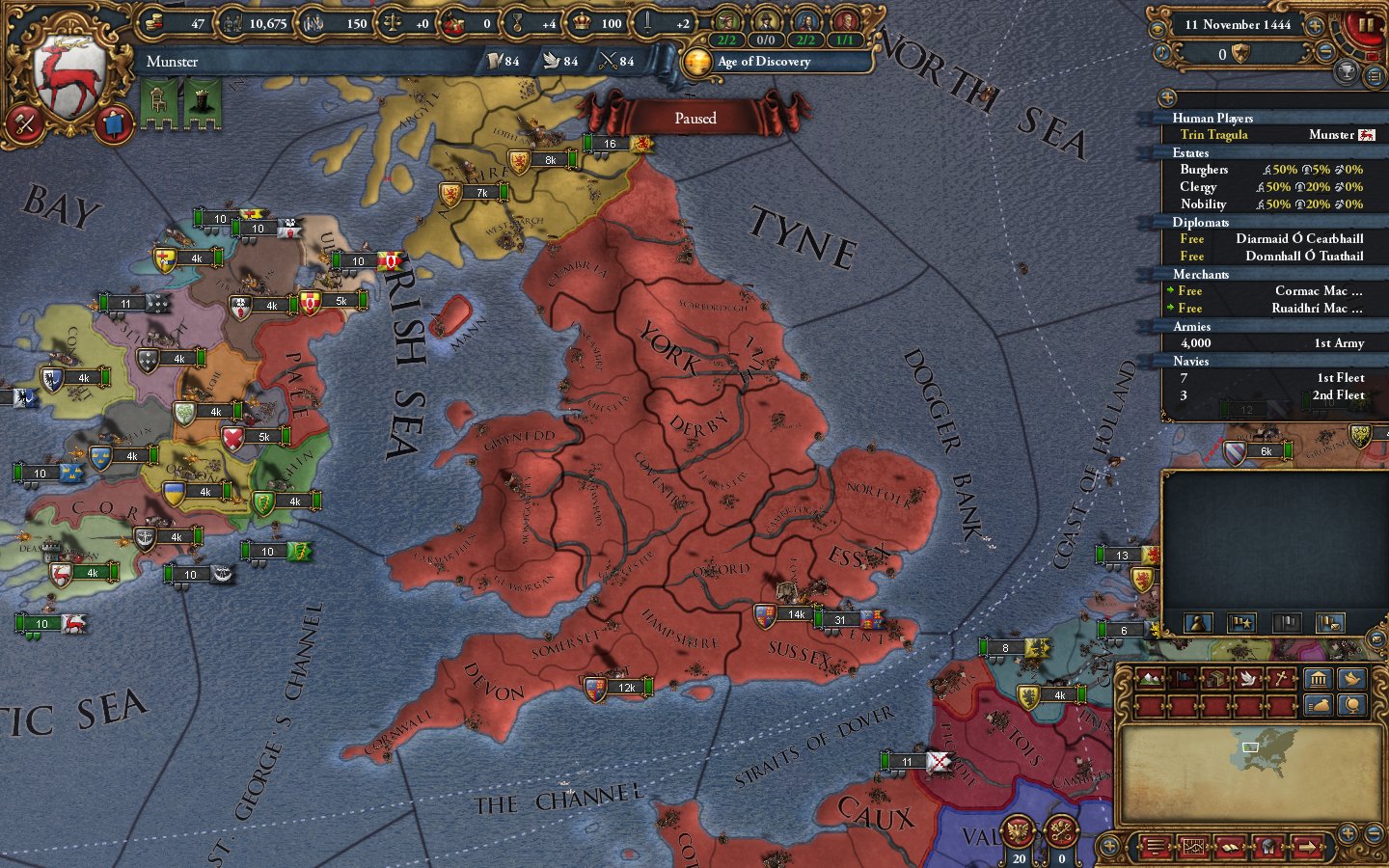Viewport: 1389px width, 868px height.
Task: Toggle message settings with the eye icon
Action: pos(1157,29)
